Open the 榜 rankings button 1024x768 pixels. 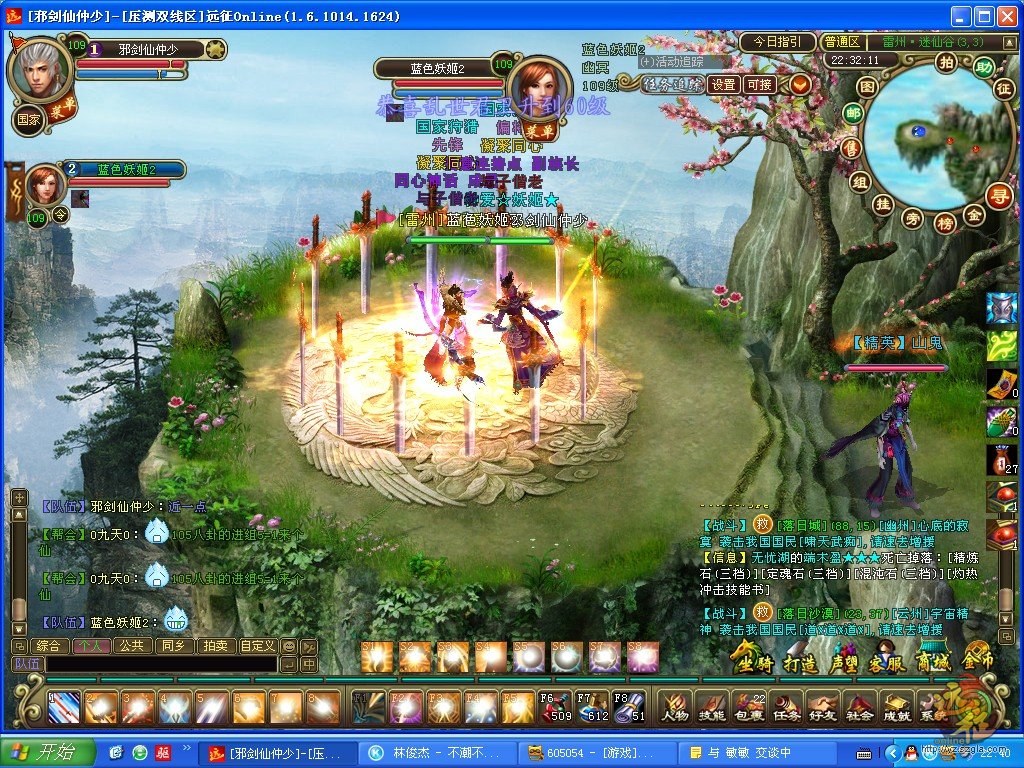944,224
